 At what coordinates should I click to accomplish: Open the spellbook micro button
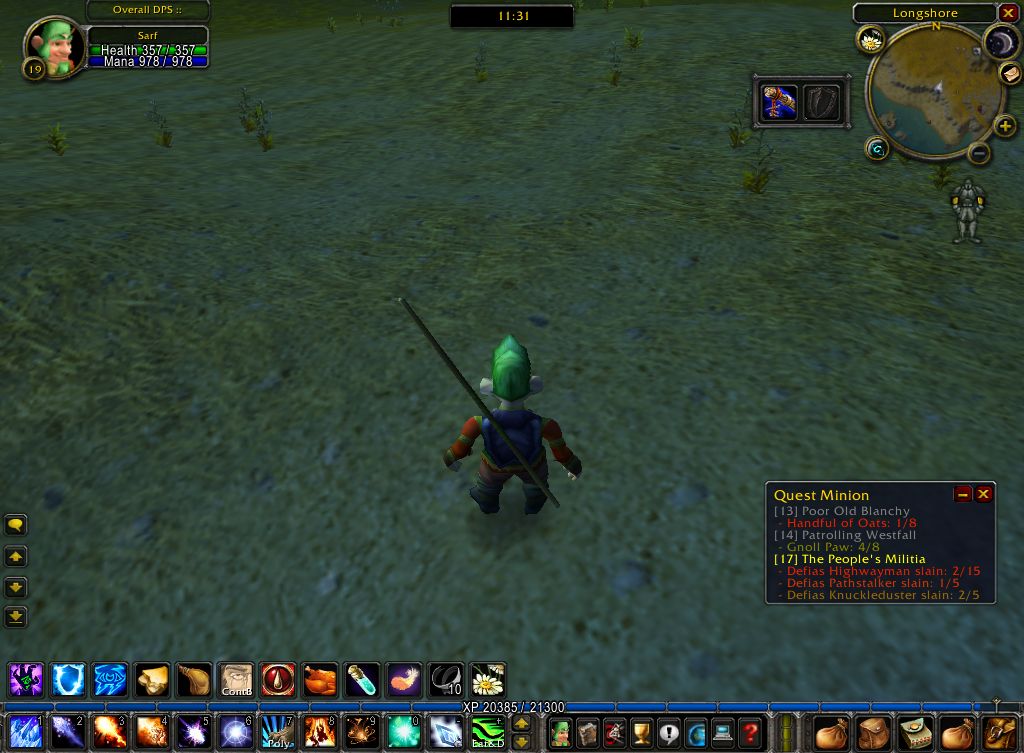pos(588,733)
